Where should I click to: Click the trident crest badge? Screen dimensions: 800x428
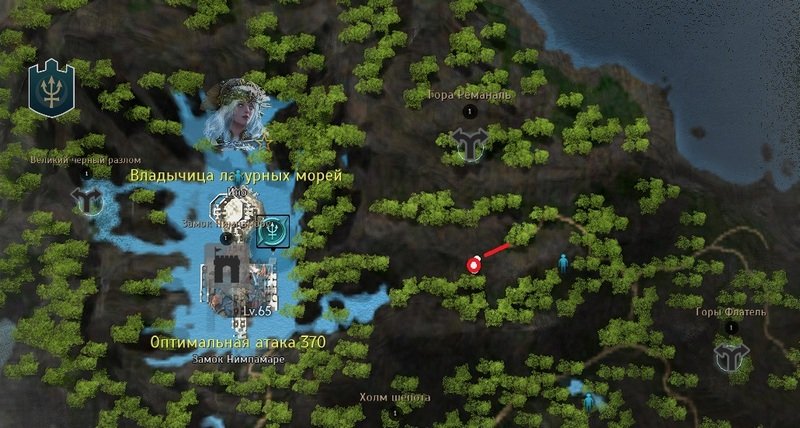coord(48,87)
